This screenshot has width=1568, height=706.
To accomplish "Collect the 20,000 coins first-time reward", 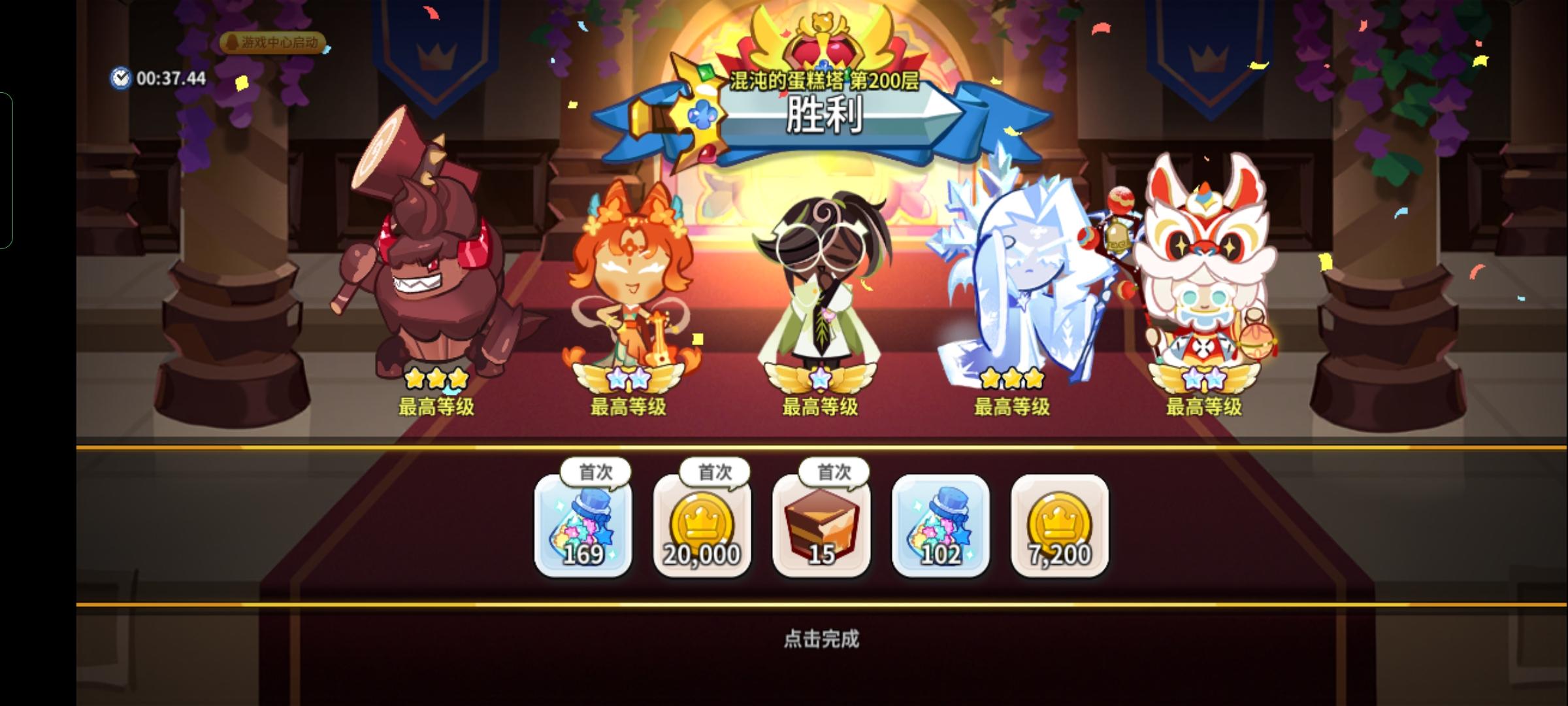I will click(x=700, y=528).
